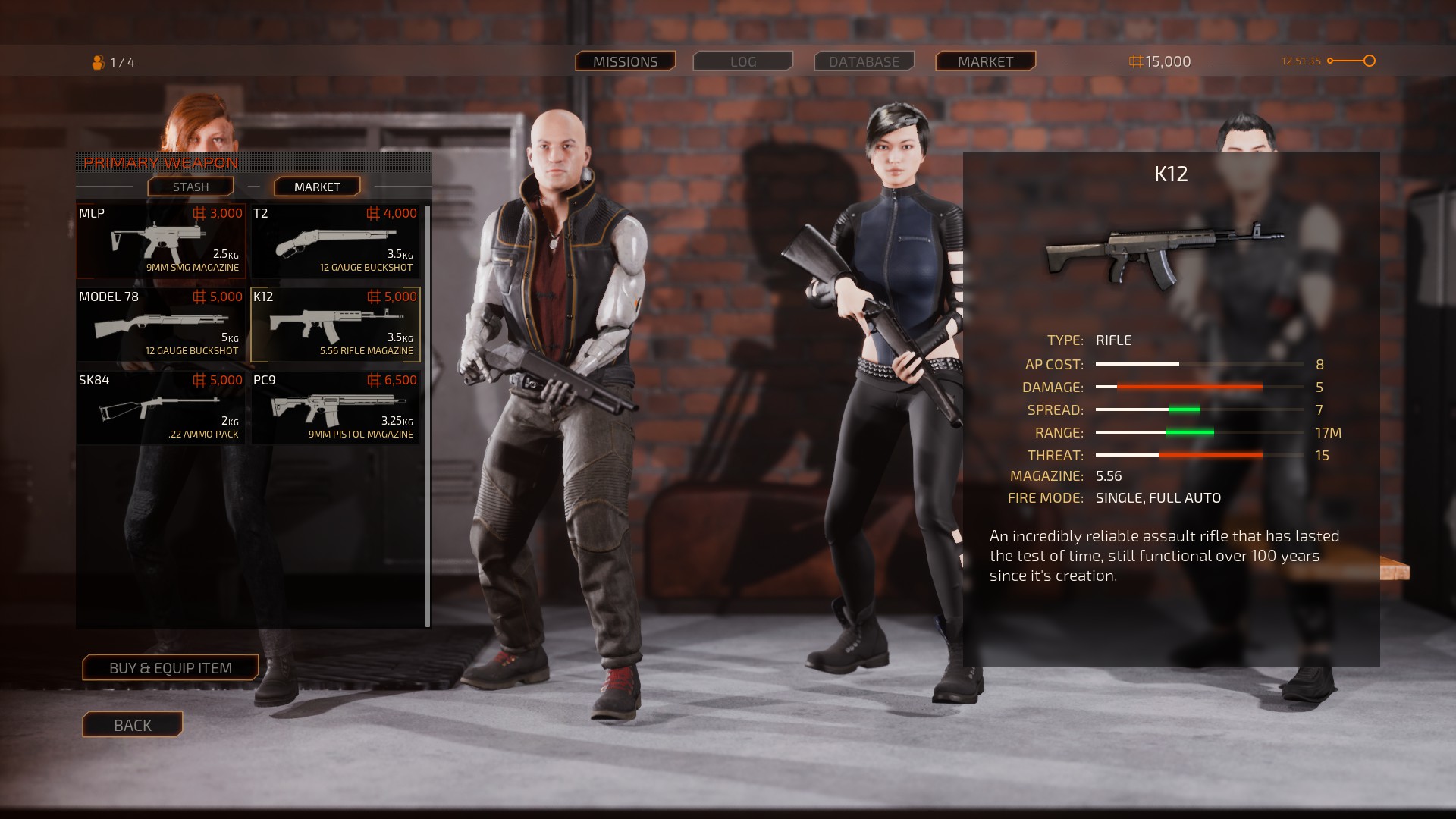Select the K12 rifle listing

[x=335, y=324]
